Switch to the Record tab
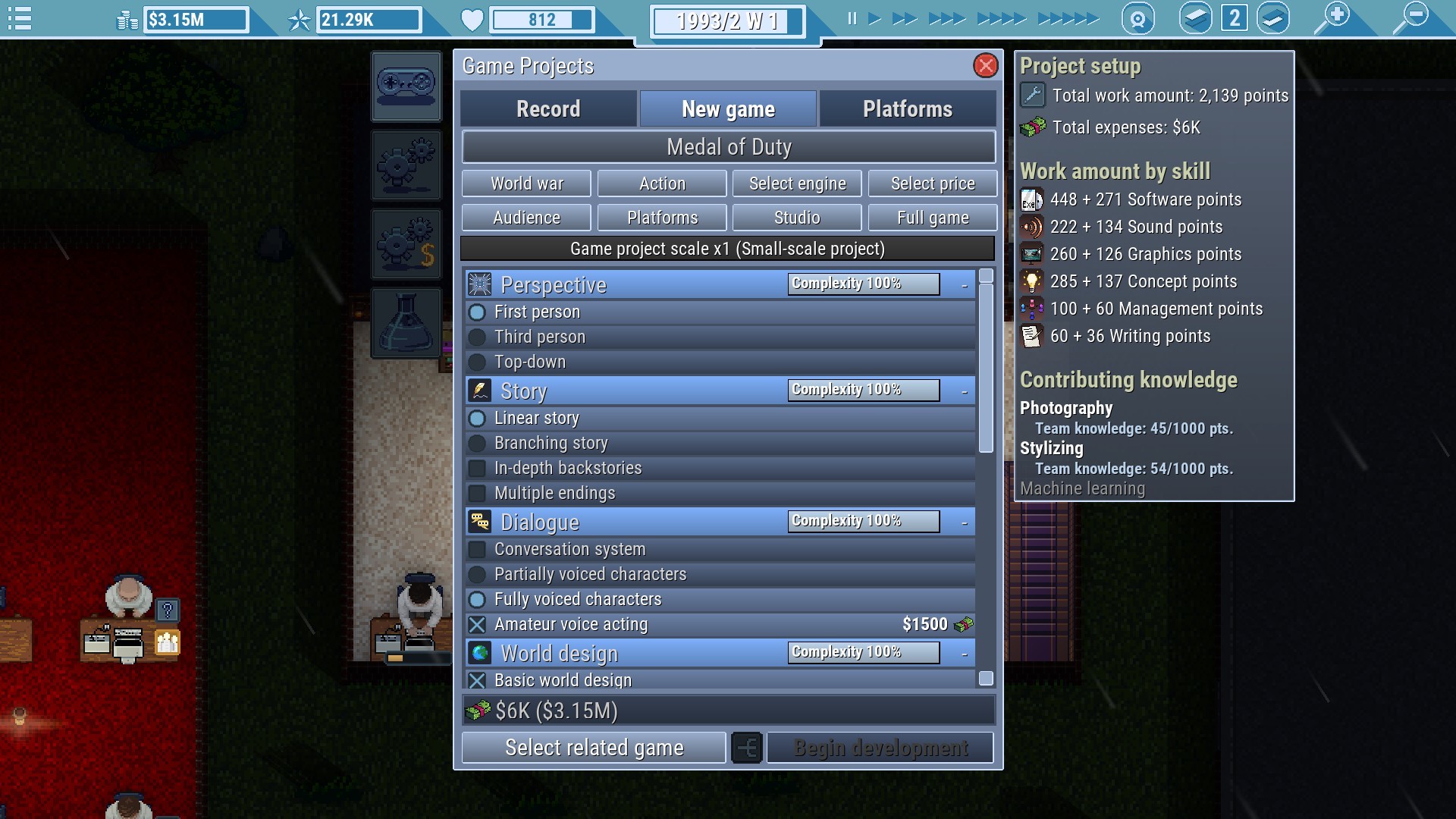This screenshot has height=819, width=1456. point(548,108)
